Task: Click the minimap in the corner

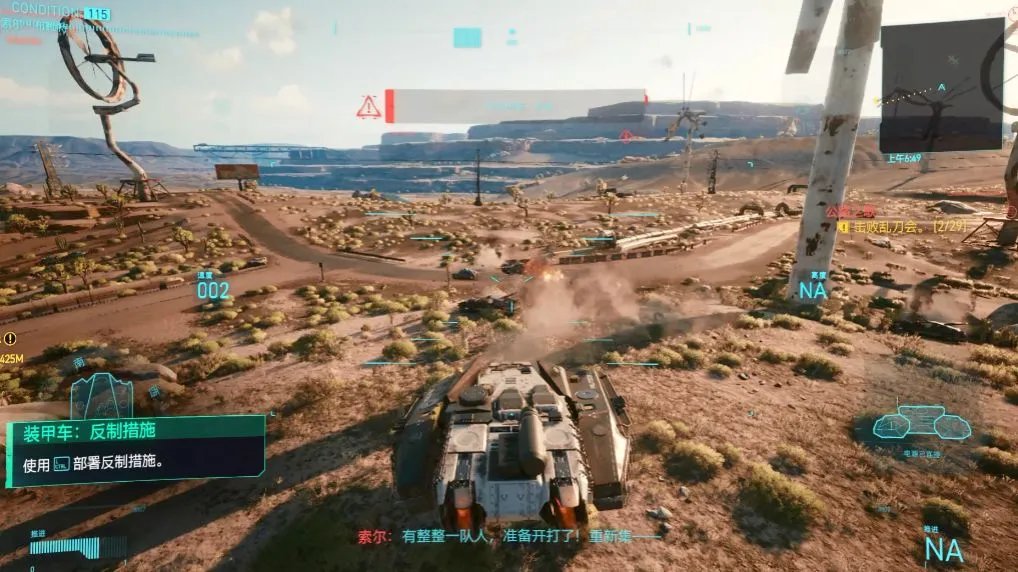Action: (x=941, y=85)
